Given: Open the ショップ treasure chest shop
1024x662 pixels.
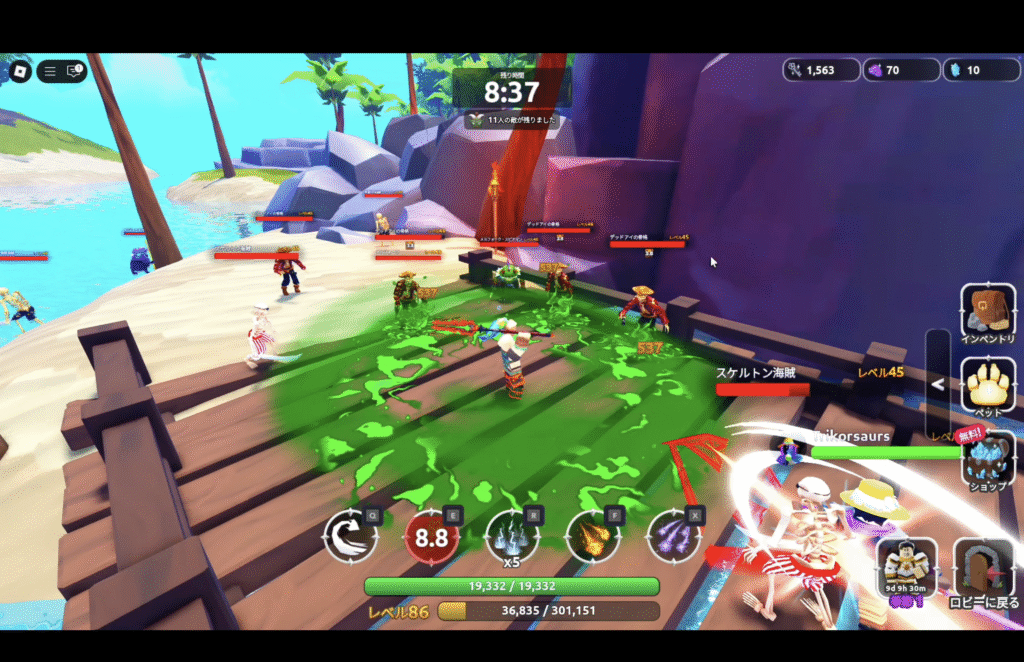Looking at the screenshot, I should tap(988, 459).
